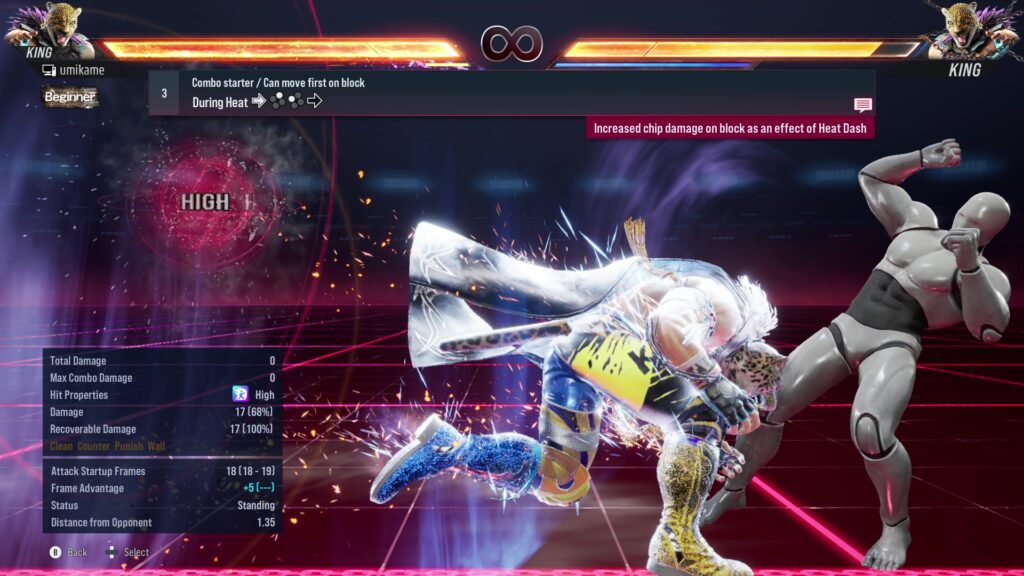
Task: Select the Beginner rank badge
Action: click(x=71, y=97)
